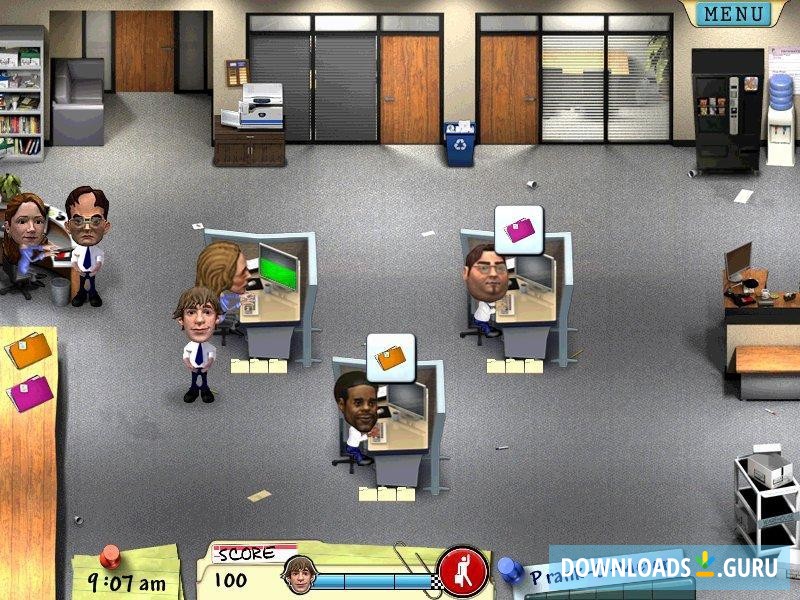Grab the pink folder on the desk

tap(29, 392)
